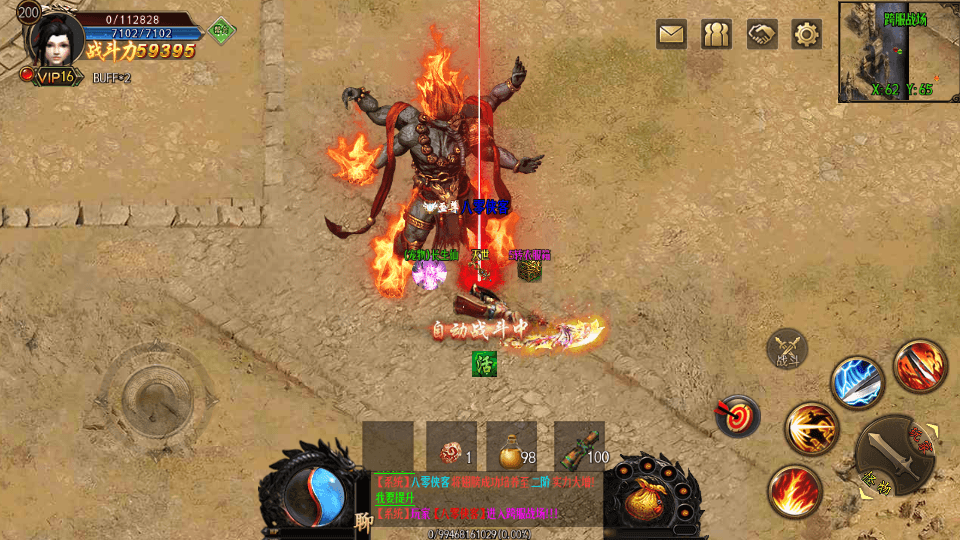Open the friends/team people icon
This screenshot has height=540, width=960.
point(716,35)
